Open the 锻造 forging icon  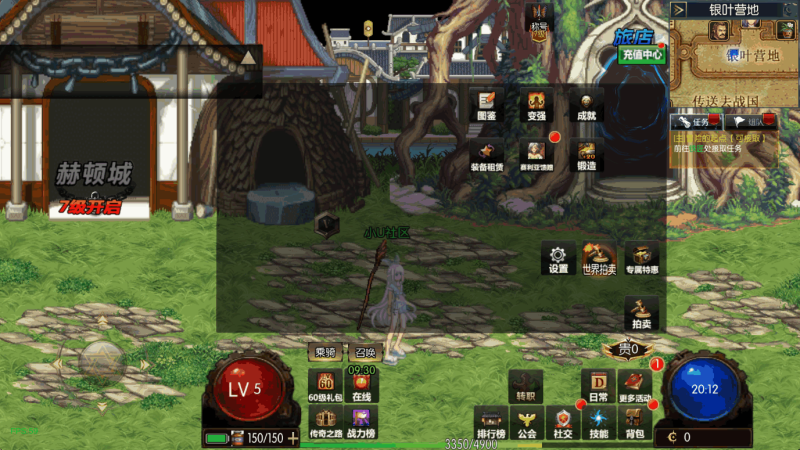(x=586, y=155)
